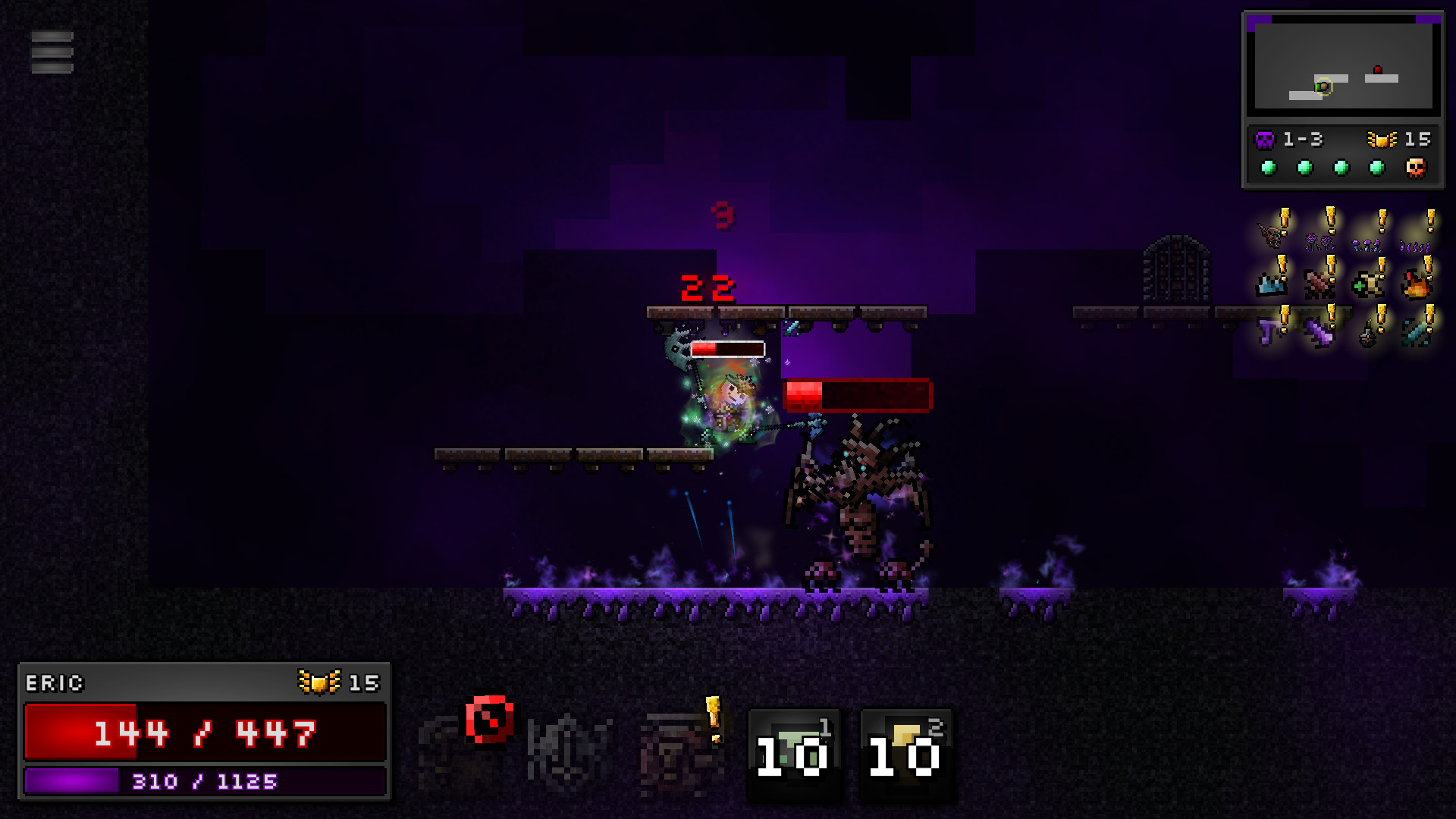Click the 1-3 stage label on the minimap

tap(1304, 140)
